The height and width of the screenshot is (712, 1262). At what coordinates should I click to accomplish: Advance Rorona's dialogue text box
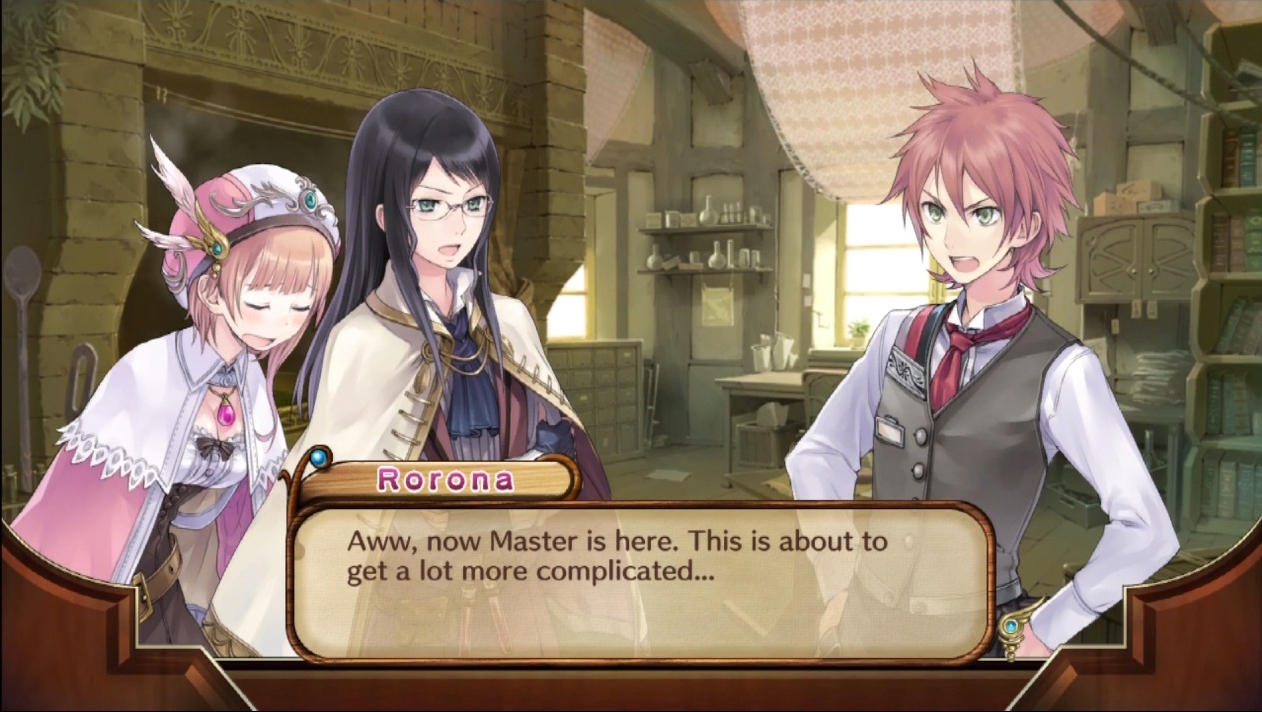[640, 582]
